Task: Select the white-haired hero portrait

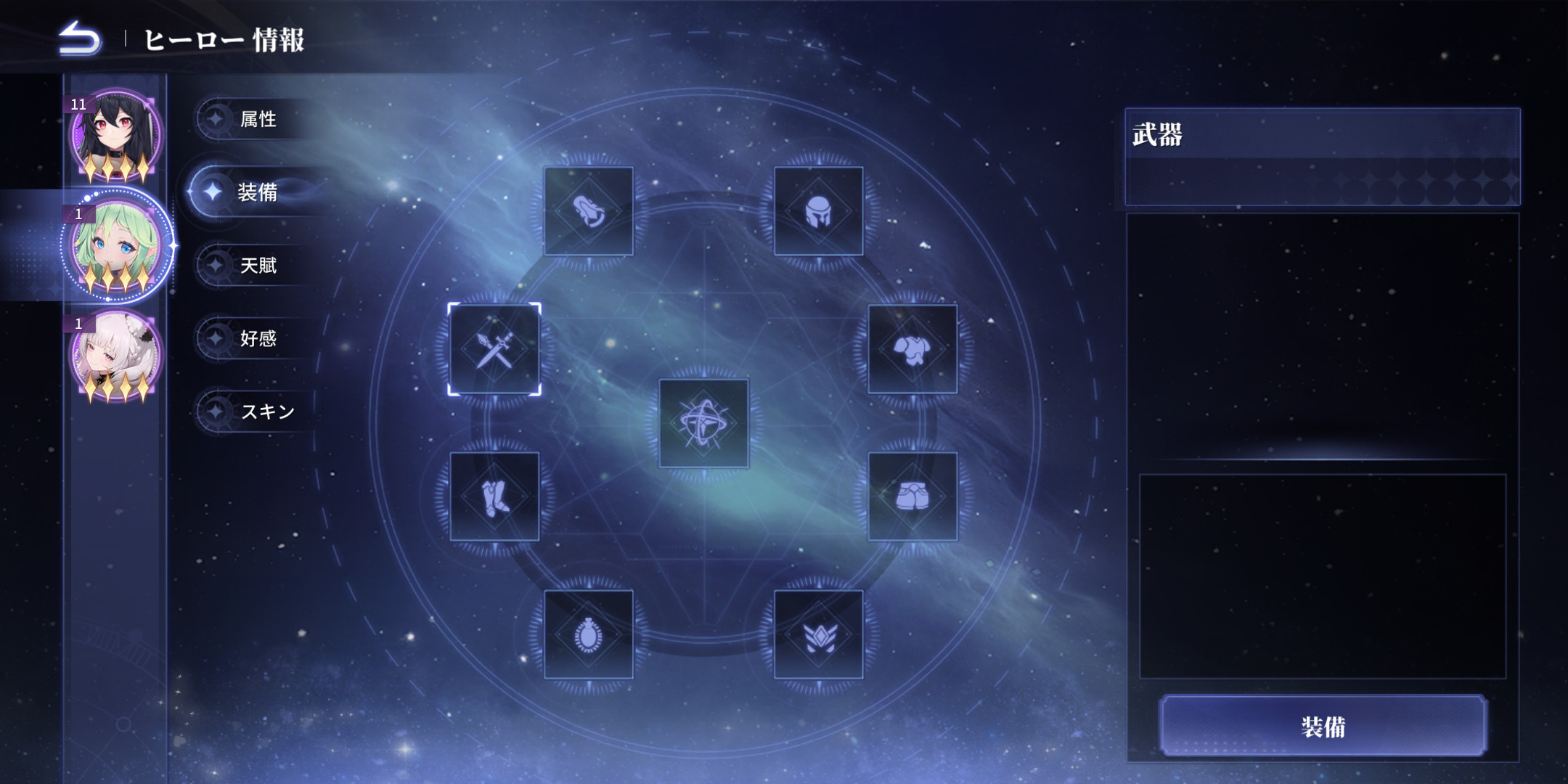Action: tap(115, 356)
